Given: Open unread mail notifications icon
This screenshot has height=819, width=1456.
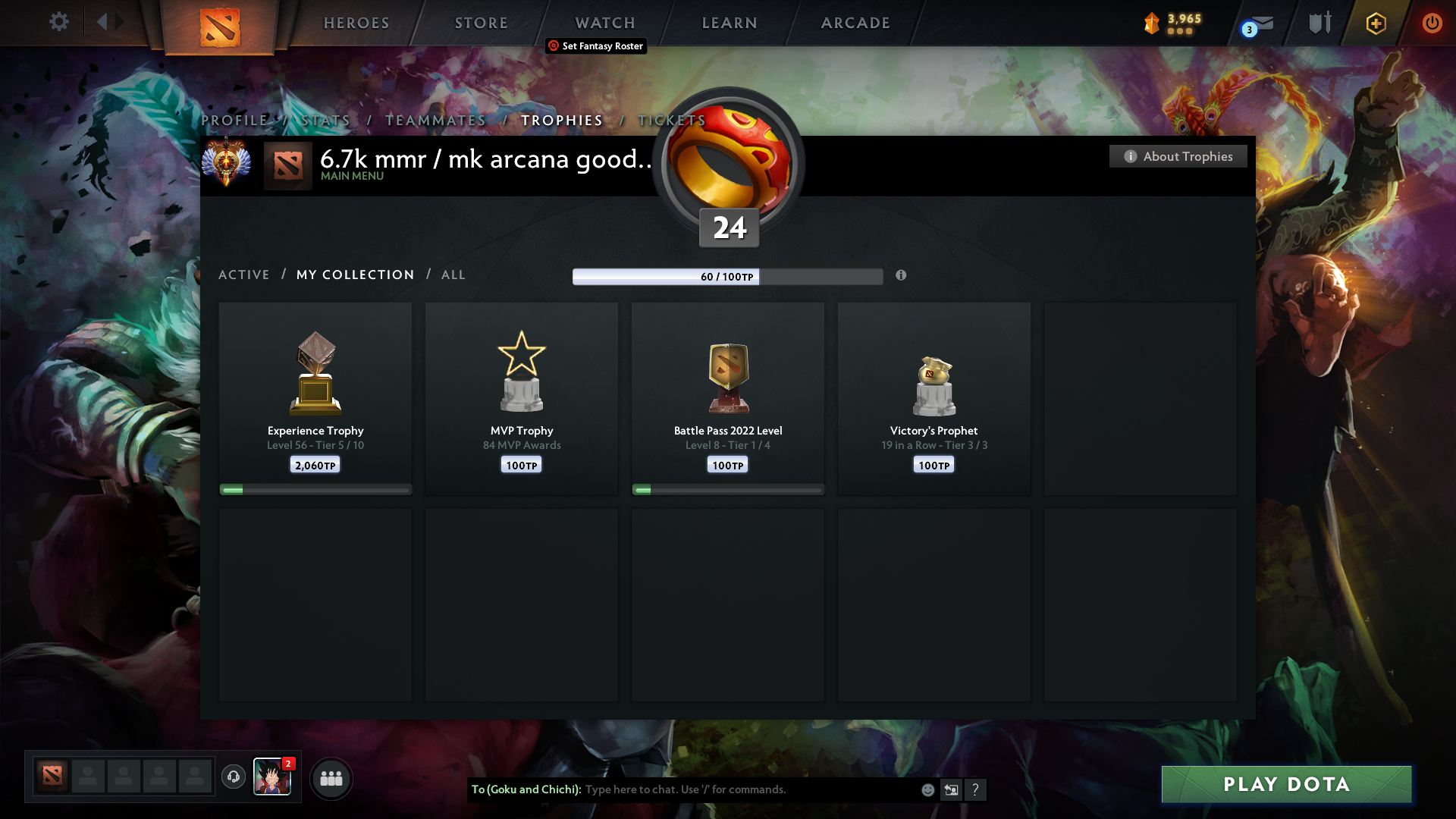Looking at the screenshot, I should [x=1259, y=24].
